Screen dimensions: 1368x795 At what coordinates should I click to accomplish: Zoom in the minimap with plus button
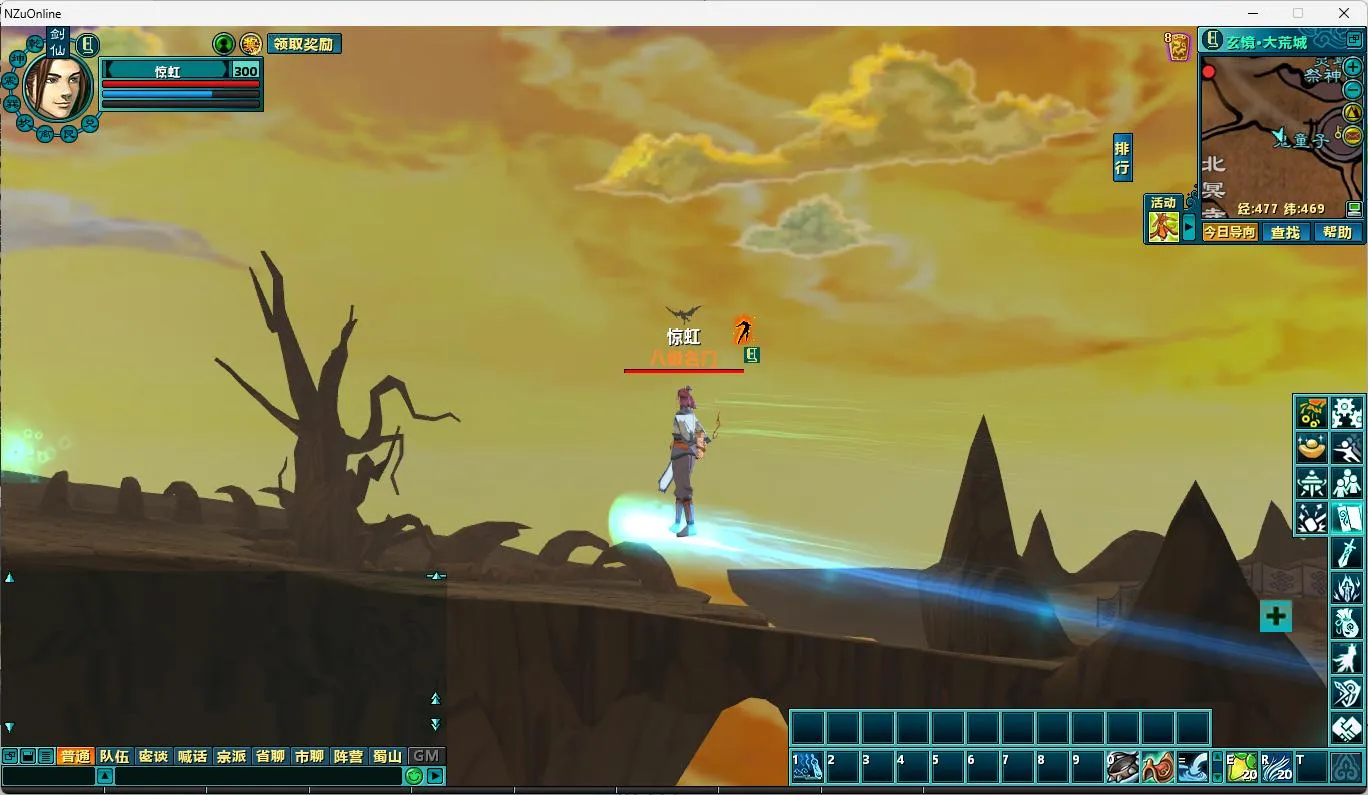click(1352, 67)
